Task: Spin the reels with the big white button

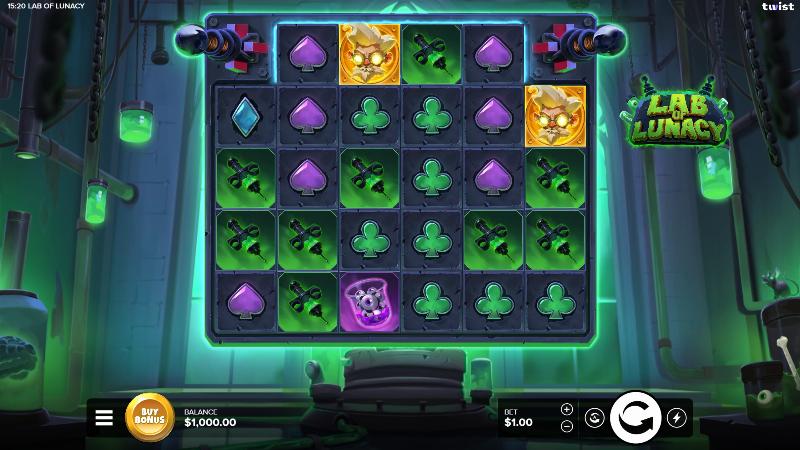Action: click(635, 417)
